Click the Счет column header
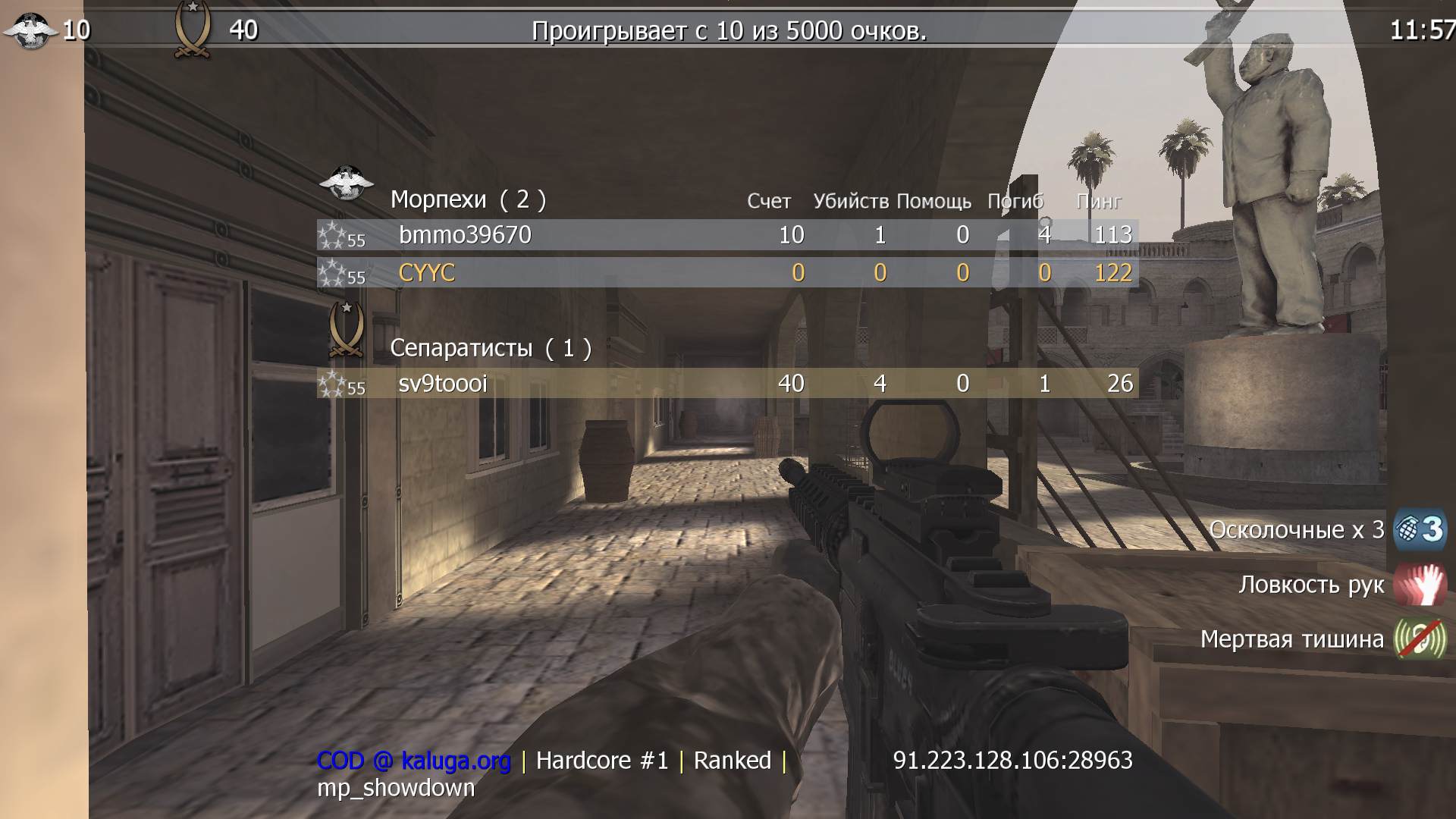Screen dimensions: 1456x819 tap(768, 202)
